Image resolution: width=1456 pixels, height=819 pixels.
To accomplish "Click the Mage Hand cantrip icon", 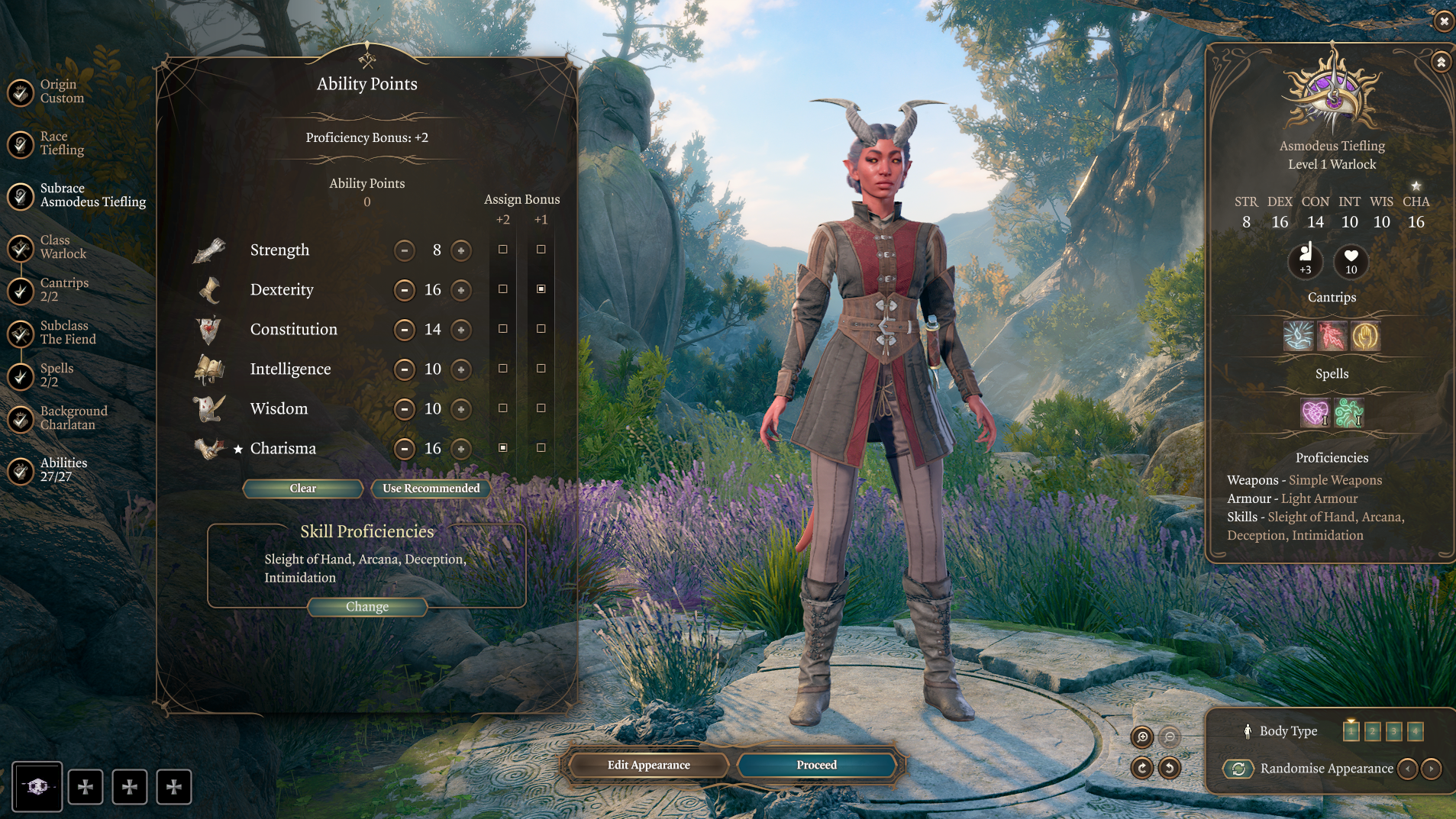I will coord(1366,336).
